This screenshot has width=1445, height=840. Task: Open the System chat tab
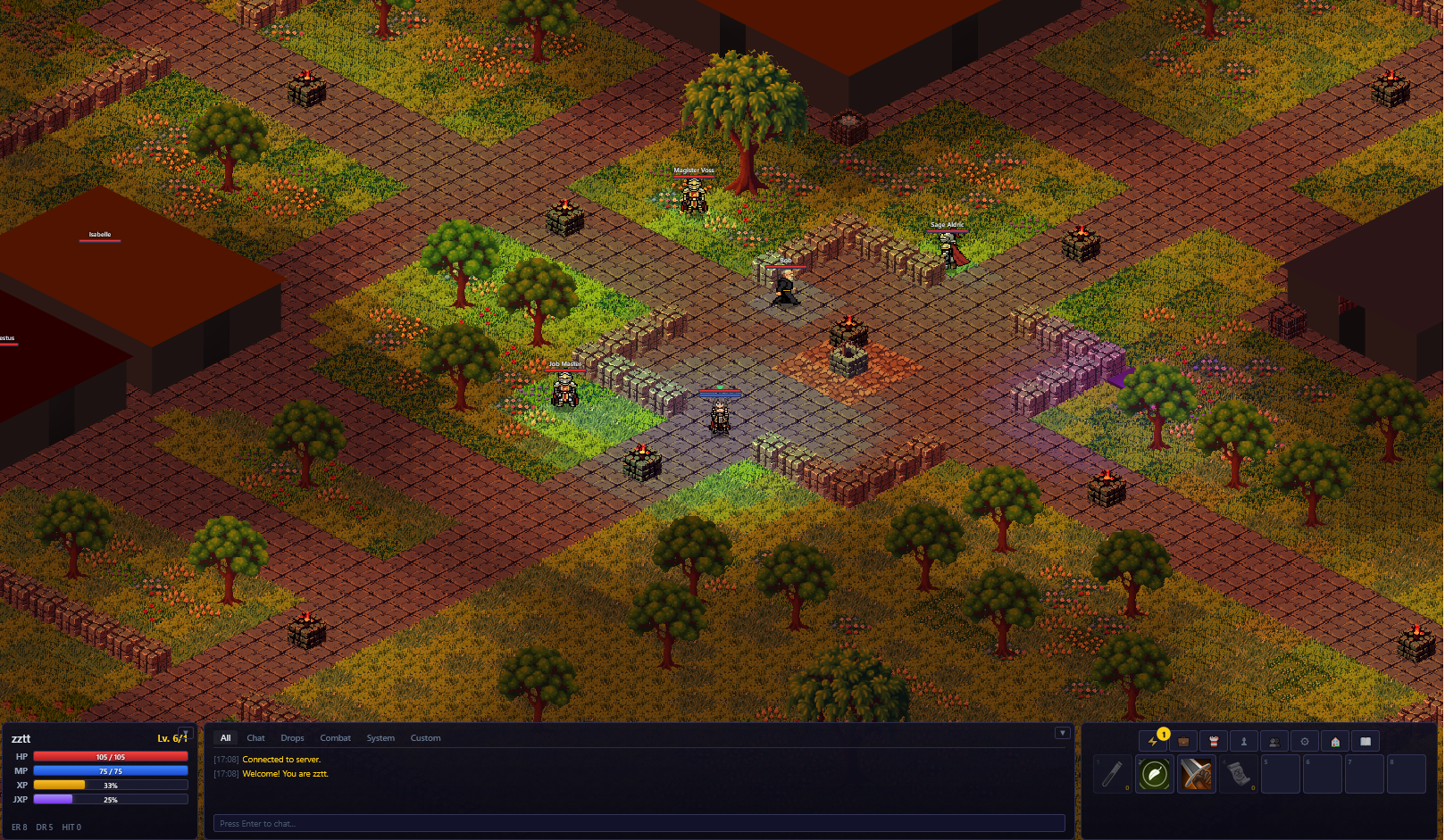pos(380,738)
